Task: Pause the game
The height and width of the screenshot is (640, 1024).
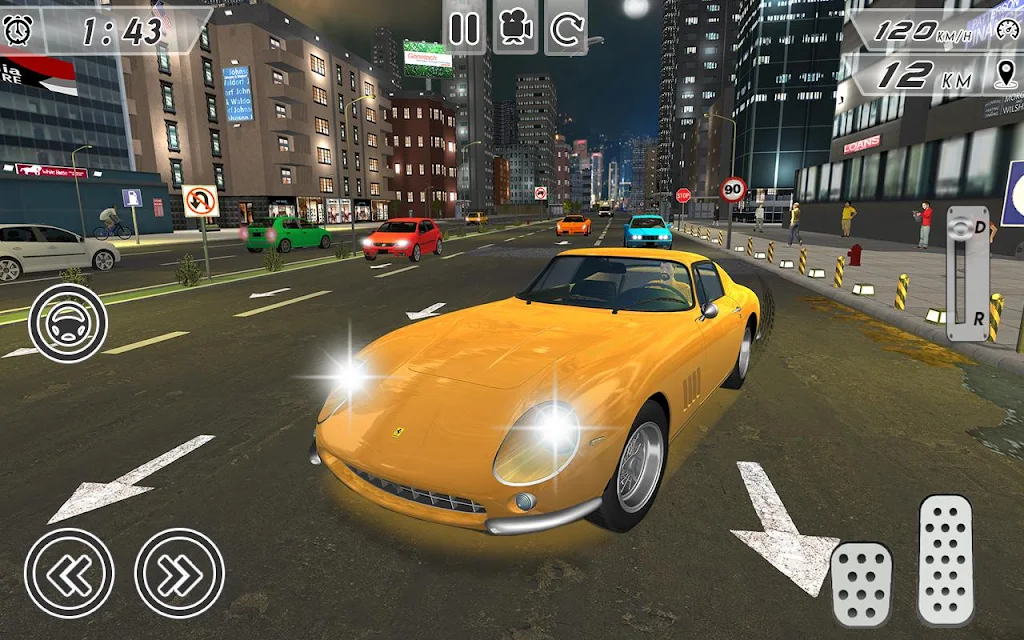Action: click(x=464, y=28)
